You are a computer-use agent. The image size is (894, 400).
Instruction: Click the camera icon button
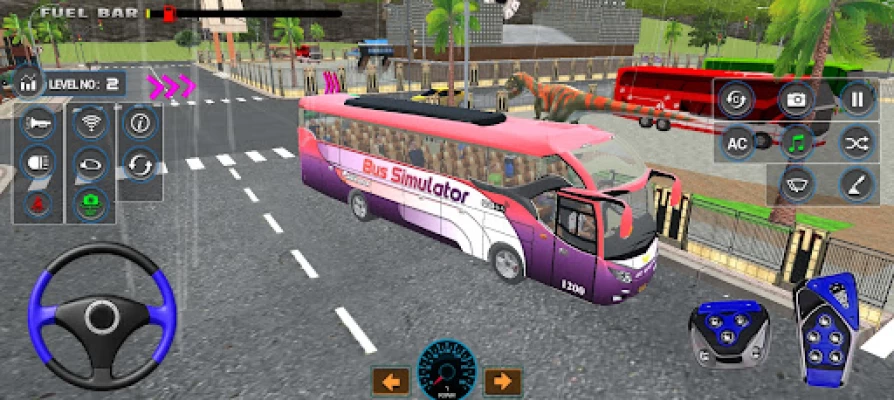[x=796, y=99]
